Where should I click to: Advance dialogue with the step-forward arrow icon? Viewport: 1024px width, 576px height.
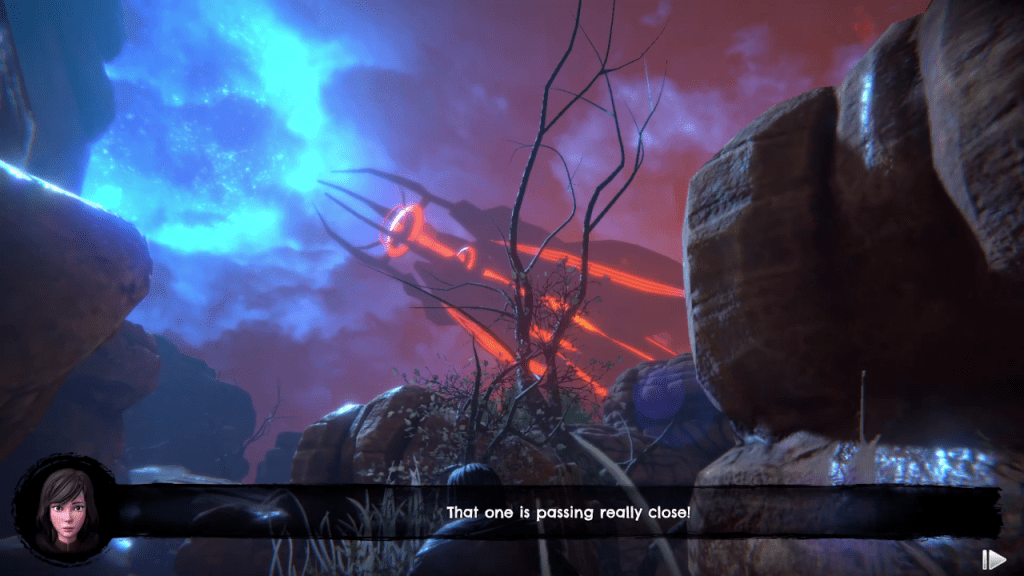[x=993, y=560]
